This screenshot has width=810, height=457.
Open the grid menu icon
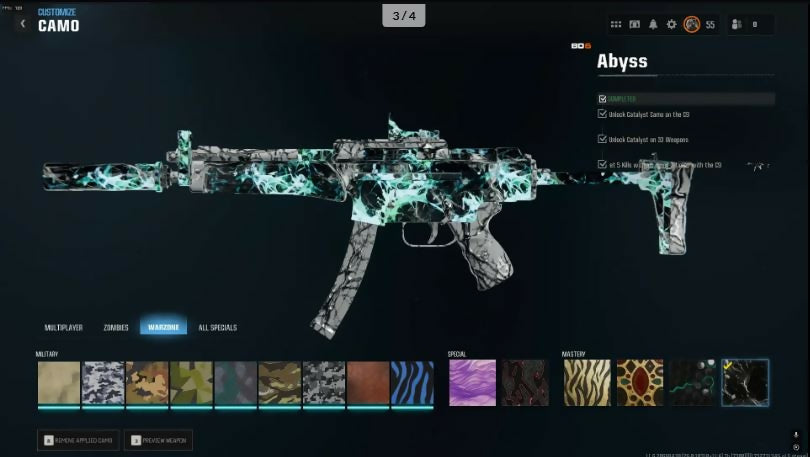pyautogui.click(x=617, y=24)
